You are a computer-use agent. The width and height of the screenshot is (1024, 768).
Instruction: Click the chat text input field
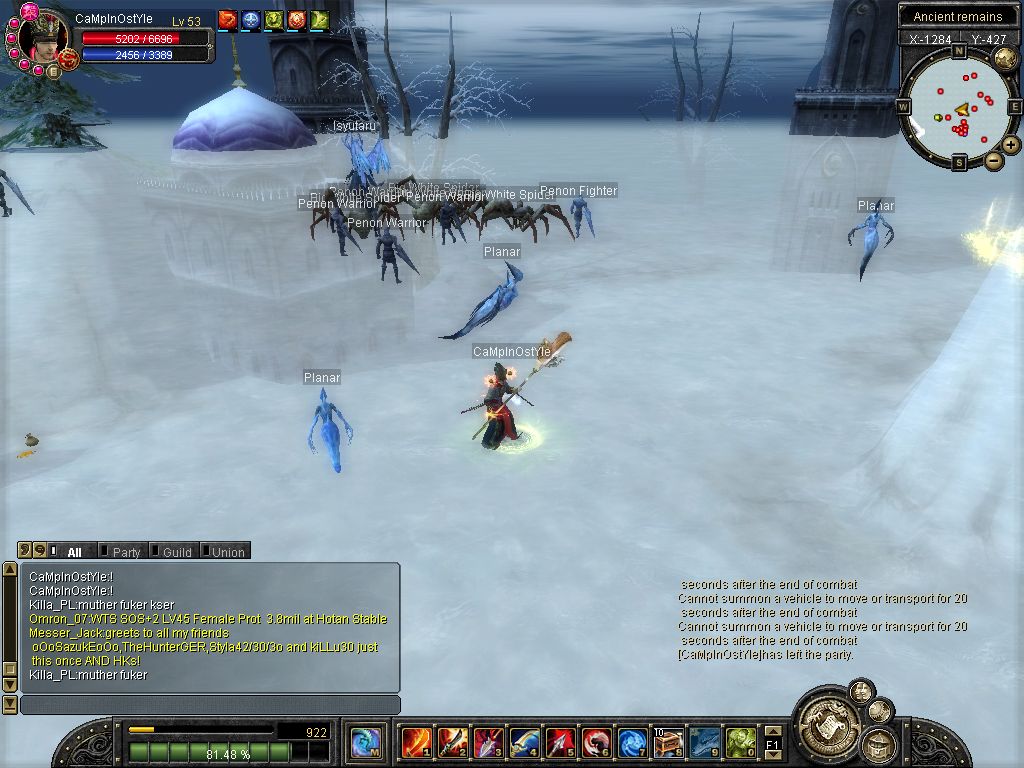210,705
